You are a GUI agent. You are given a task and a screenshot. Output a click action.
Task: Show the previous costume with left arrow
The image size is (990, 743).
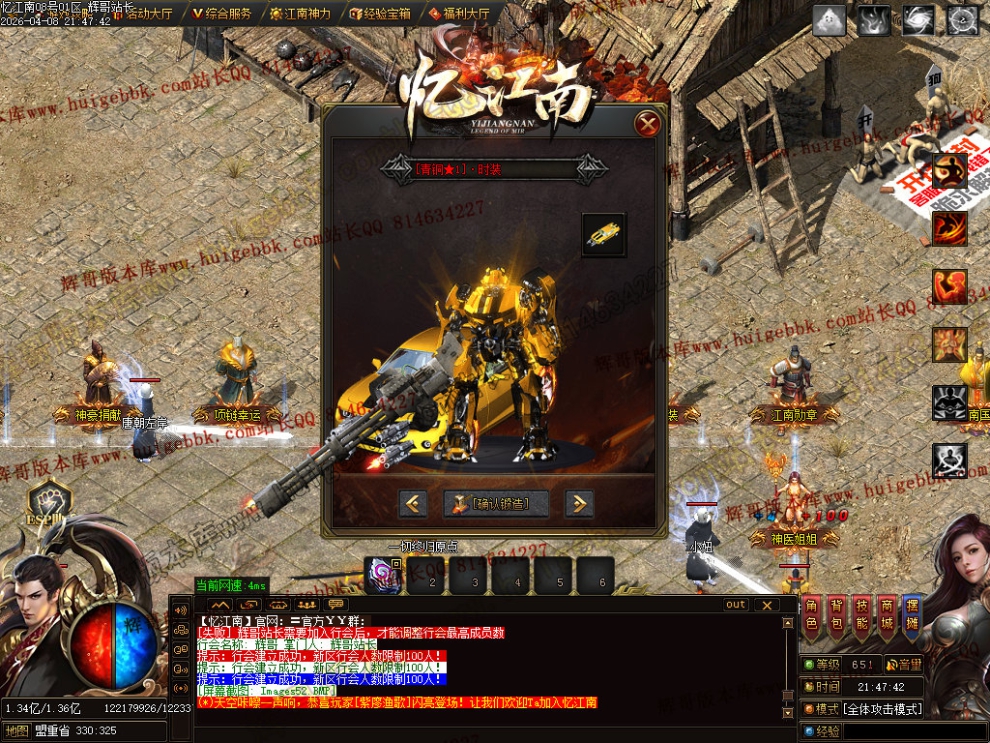pos(413,503)
